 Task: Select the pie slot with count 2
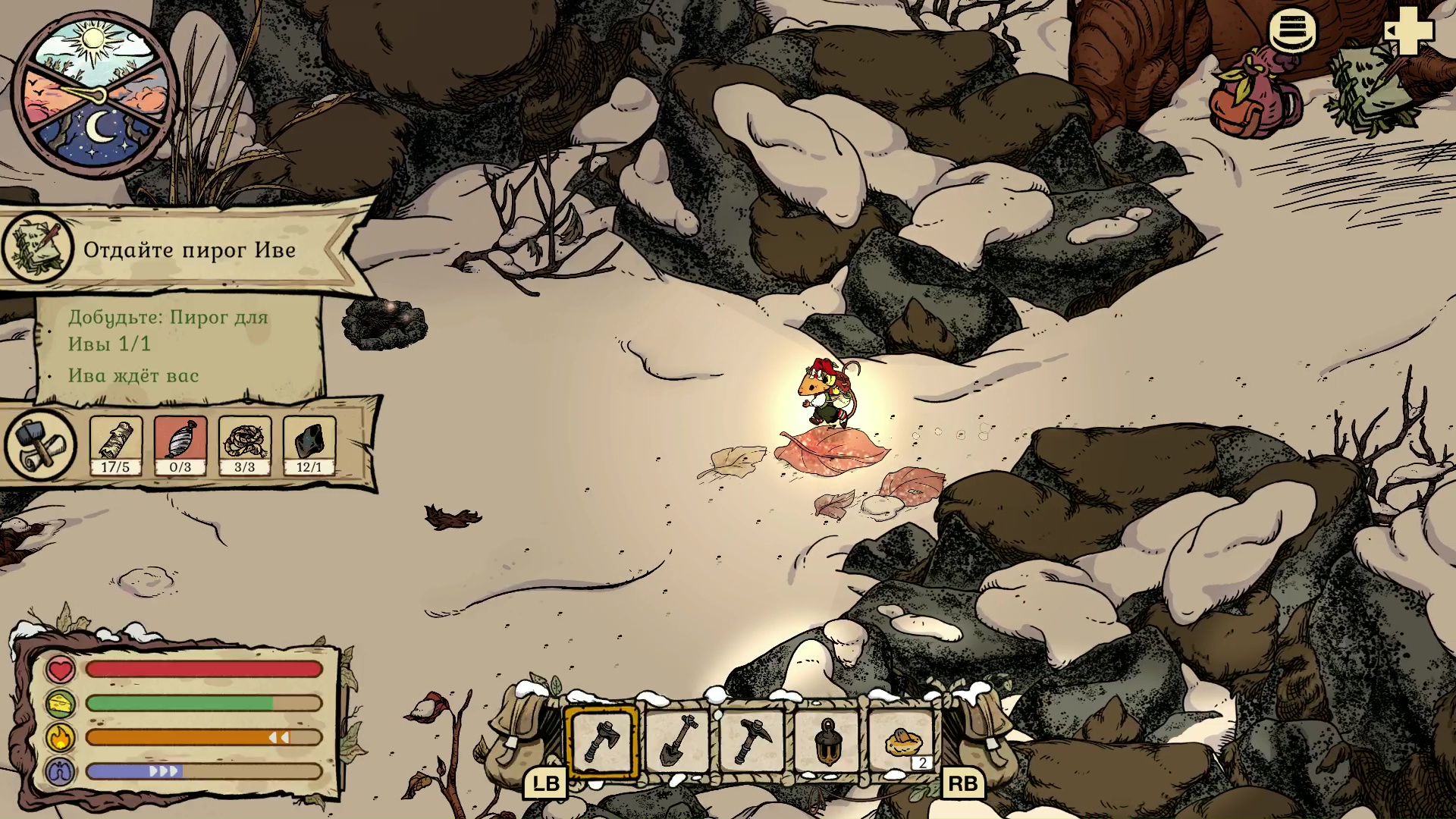click(902, 741)
